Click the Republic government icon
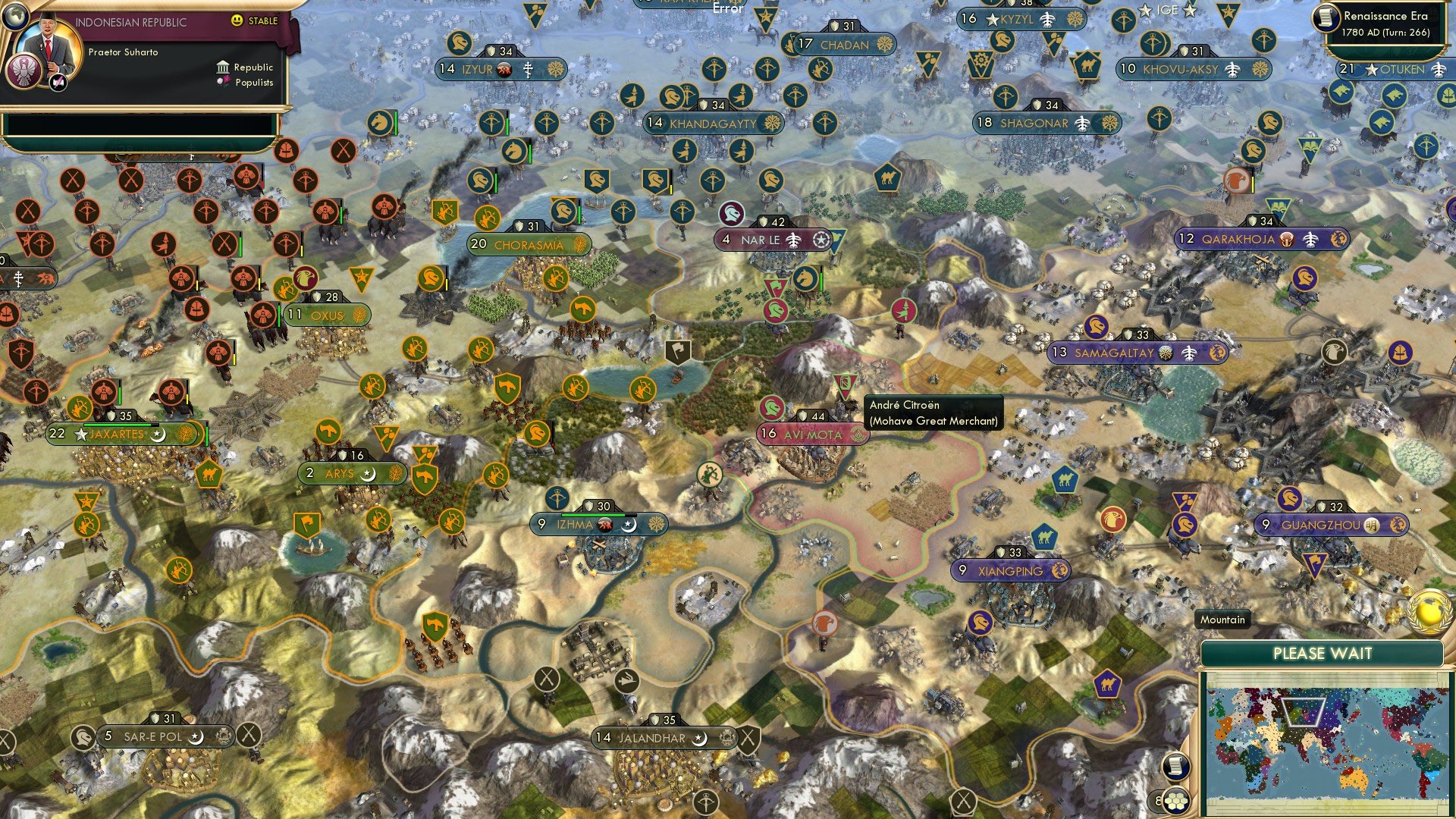Image resolution: width=1456 pixels, height=819 pixels. click(x=223, y=68)
